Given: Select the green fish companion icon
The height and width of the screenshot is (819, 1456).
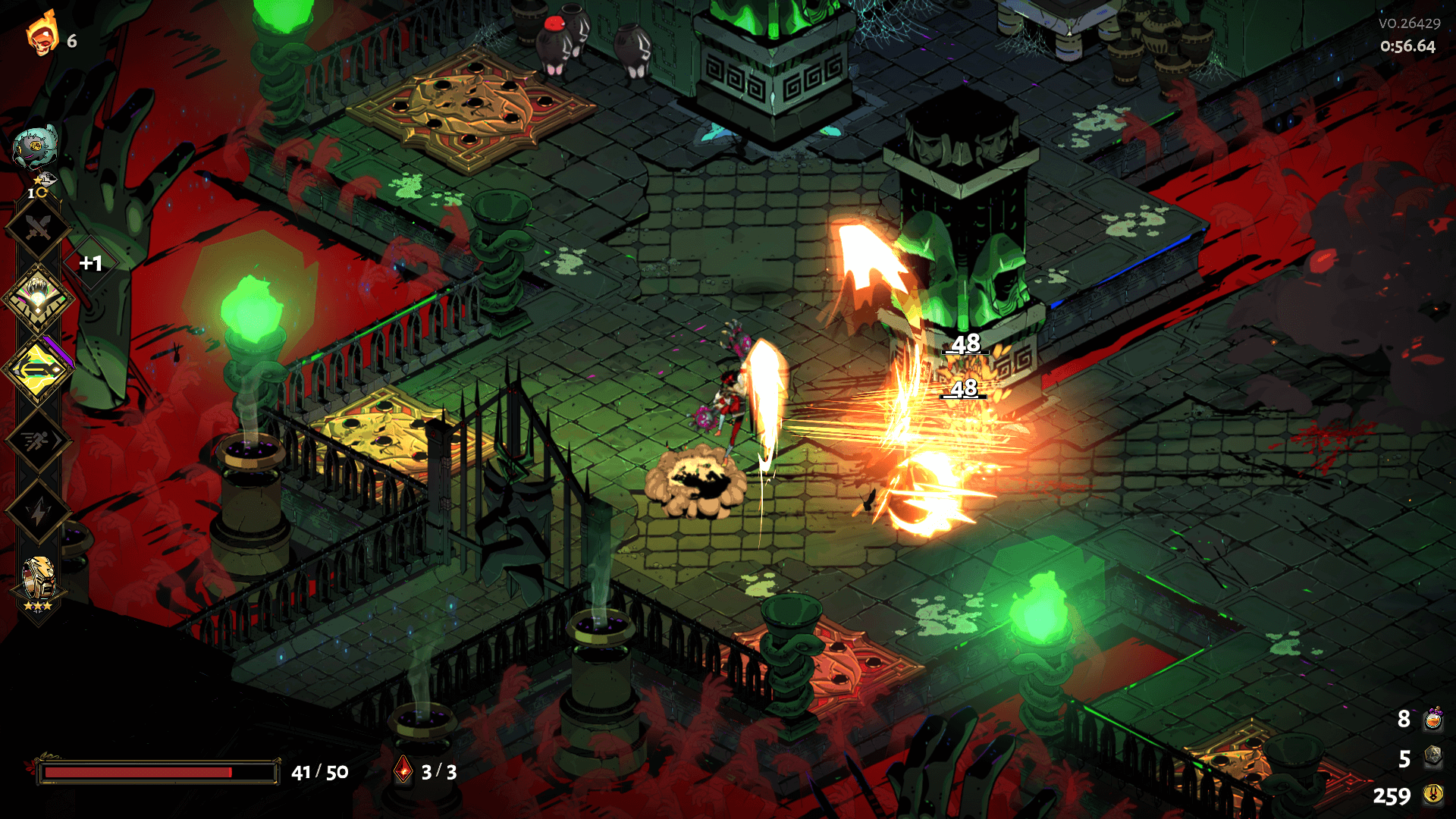Looking at the screenshot, I should [35, 146].
